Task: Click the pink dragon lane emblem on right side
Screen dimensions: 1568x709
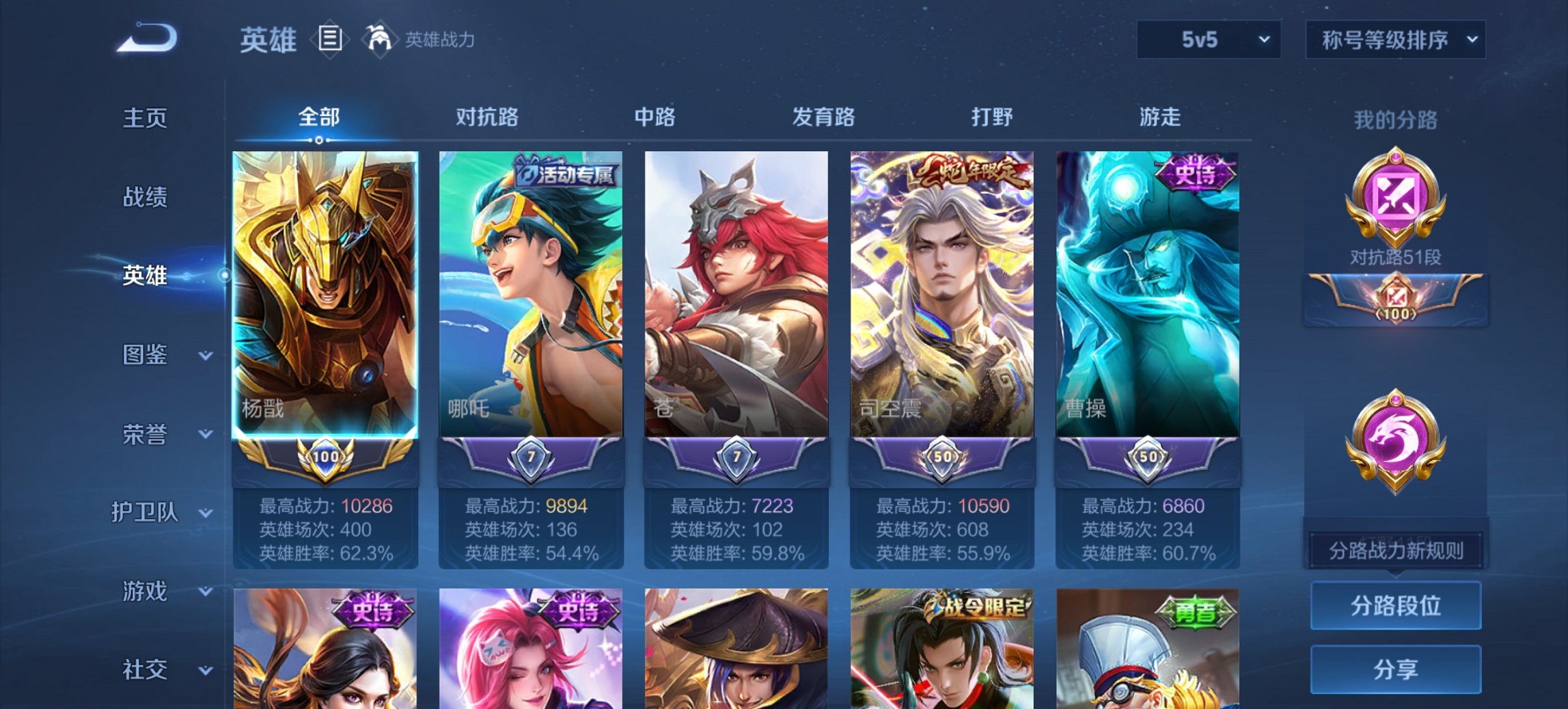Action: 1396,433
